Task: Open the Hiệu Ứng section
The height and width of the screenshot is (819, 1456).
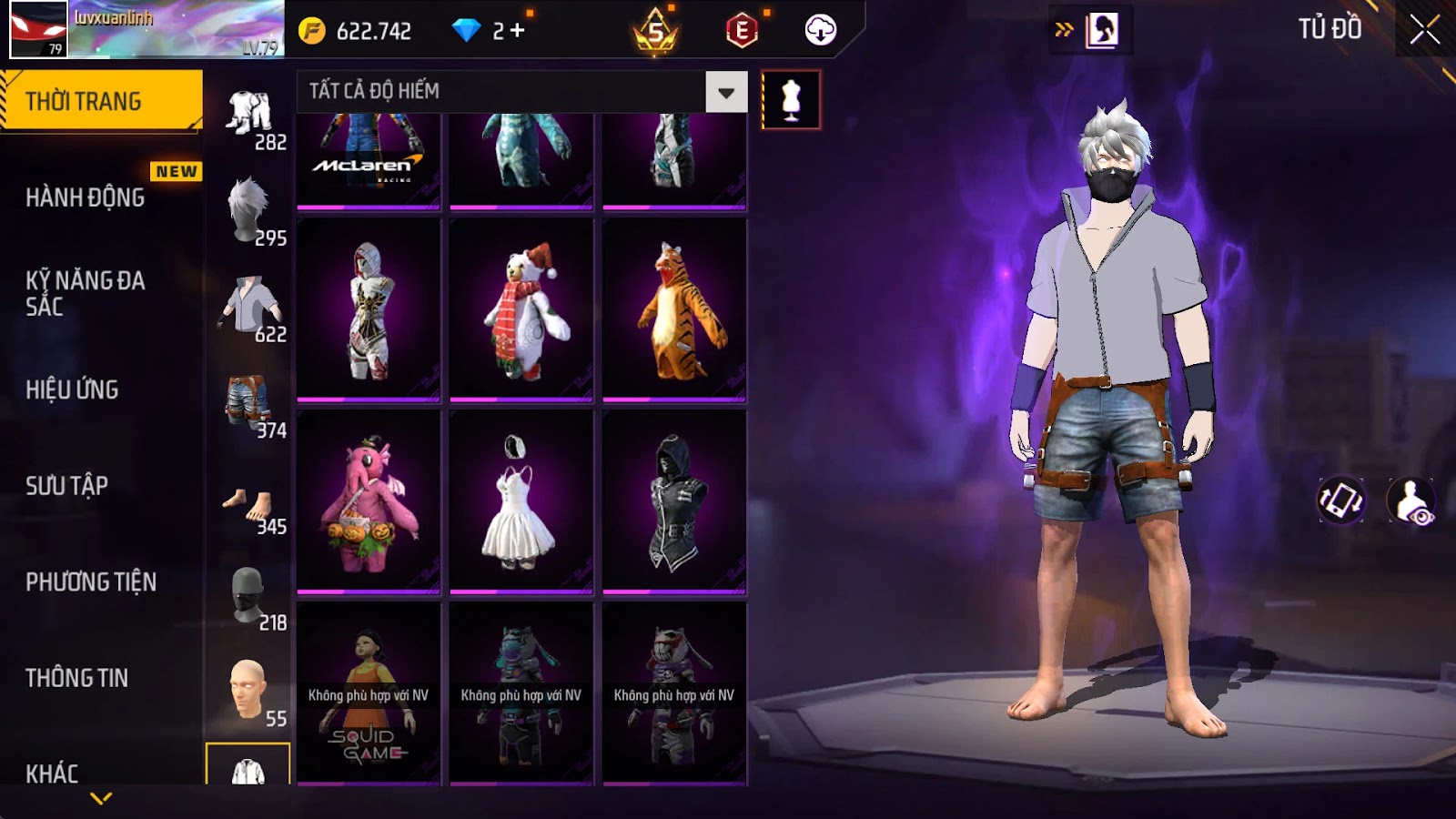Action: 72,389
